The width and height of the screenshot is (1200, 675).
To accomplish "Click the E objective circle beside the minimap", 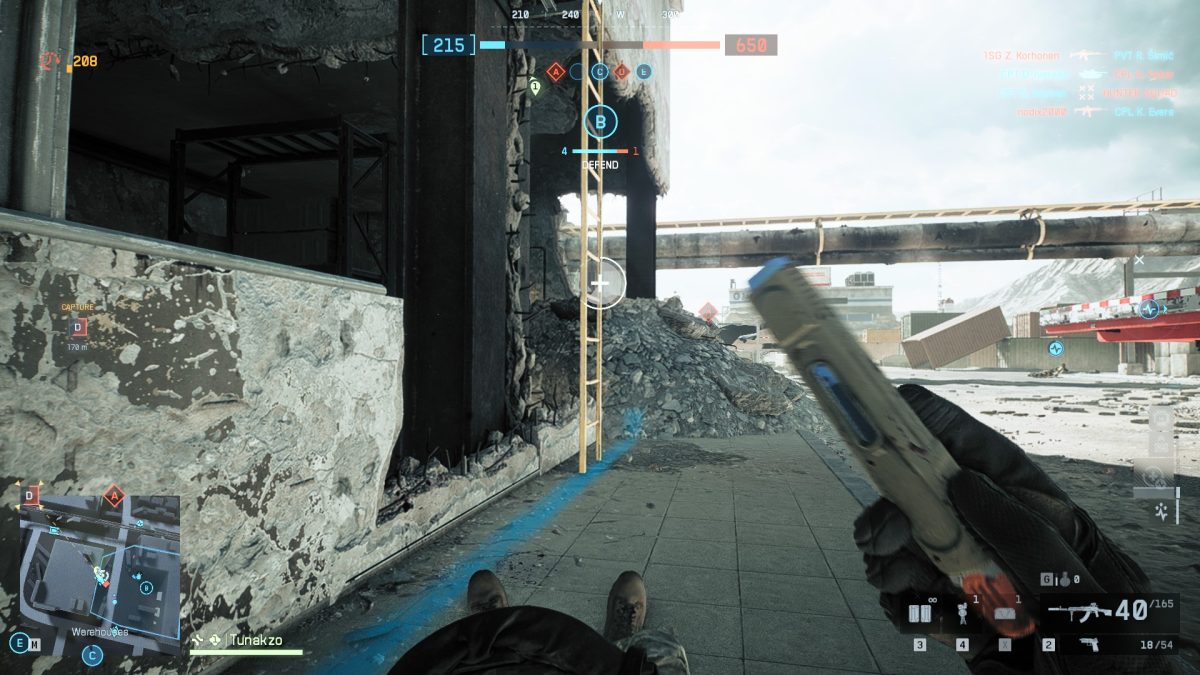I will point(18,643).
